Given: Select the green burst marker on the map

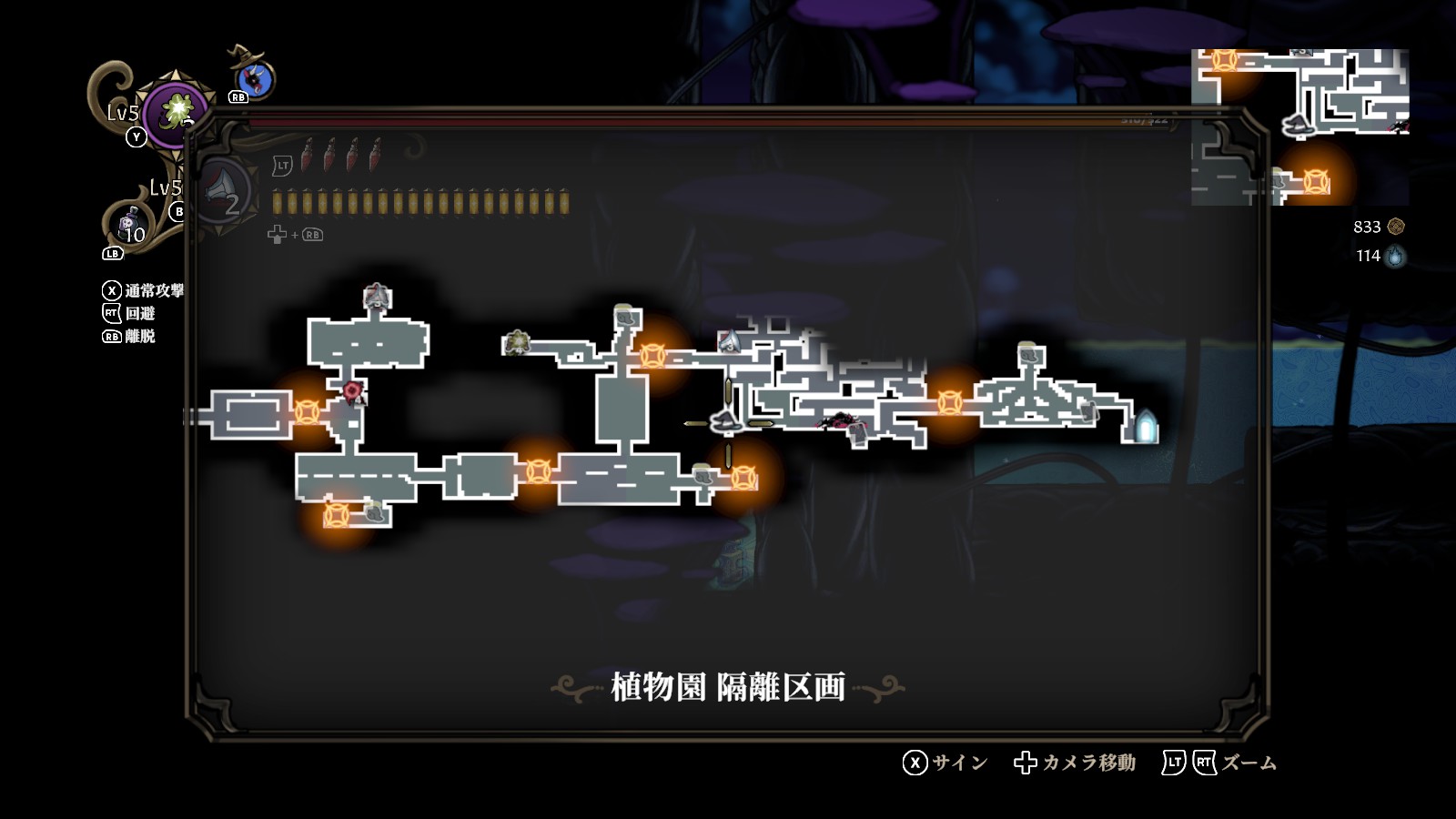Looking at the screenshot, I should (x=518, y=342).
